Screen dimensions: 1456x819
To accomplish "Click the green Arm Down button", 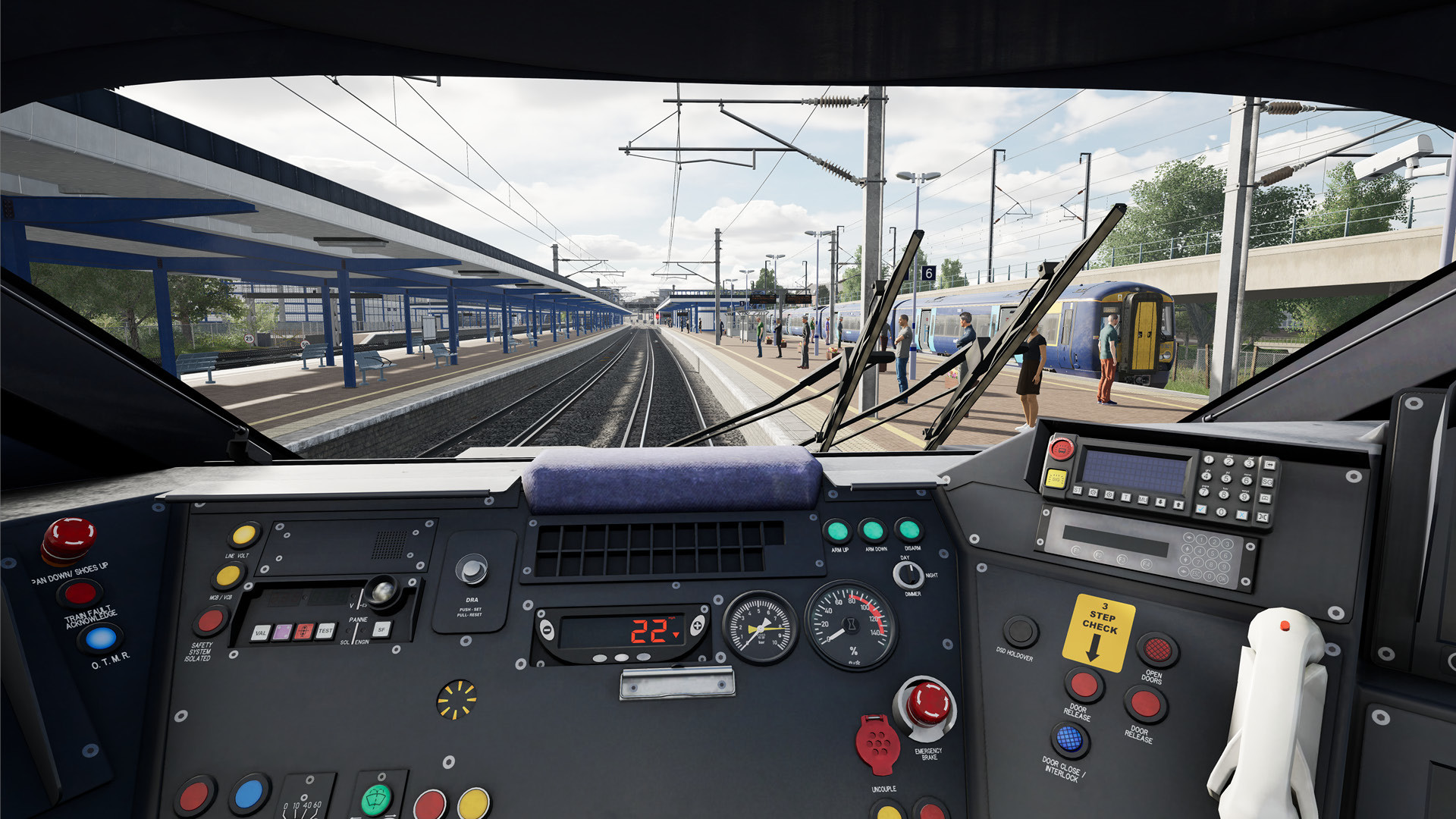I will (x=872, y=530).
